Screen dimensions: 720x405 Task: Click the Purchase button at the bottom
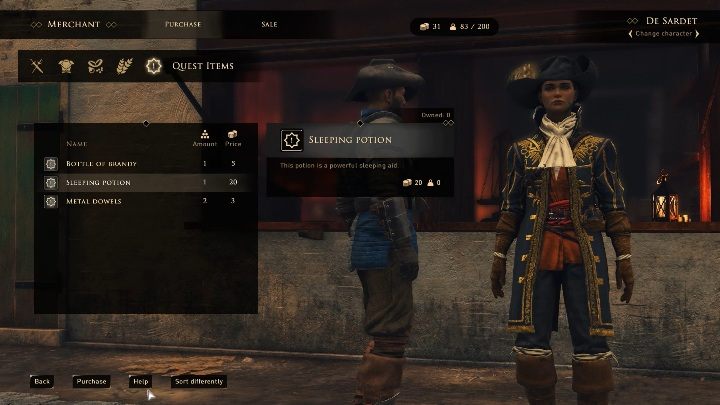pyautogui.click(x=91, y=381)
